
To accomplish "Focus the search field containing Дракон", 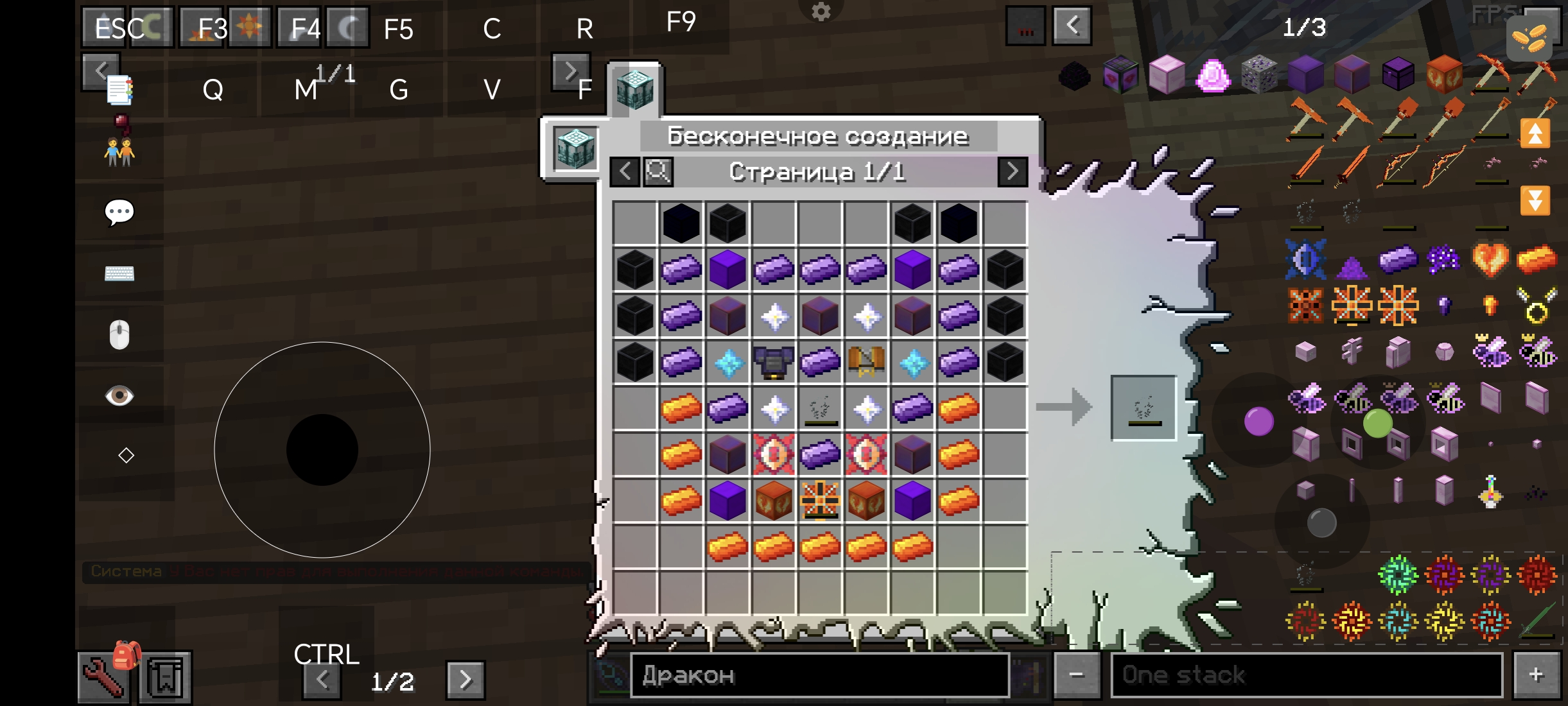I will click(819, 675).
